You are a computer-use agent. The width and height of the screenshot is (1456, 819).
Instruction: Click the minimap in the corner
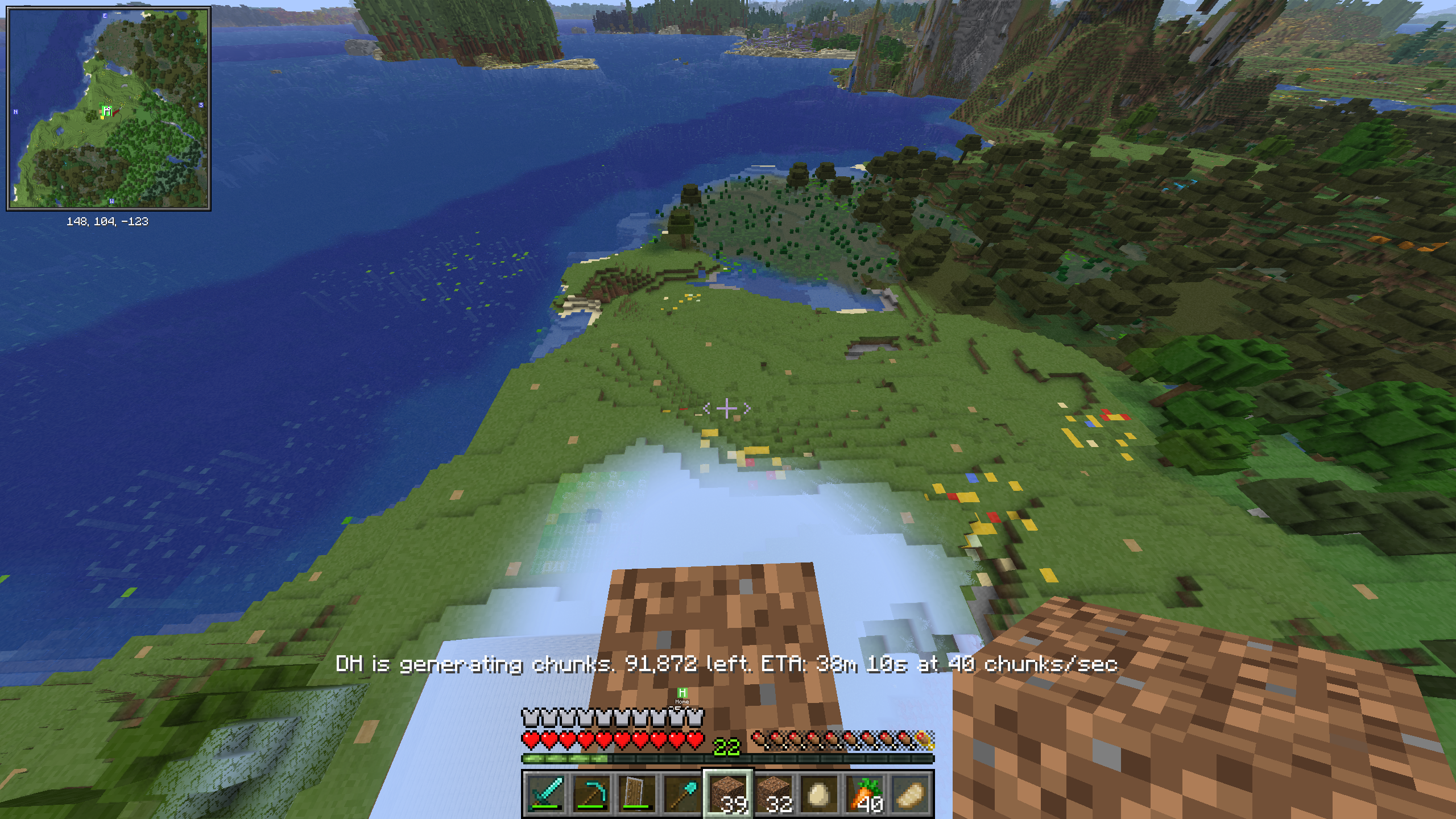coord(108,108)
